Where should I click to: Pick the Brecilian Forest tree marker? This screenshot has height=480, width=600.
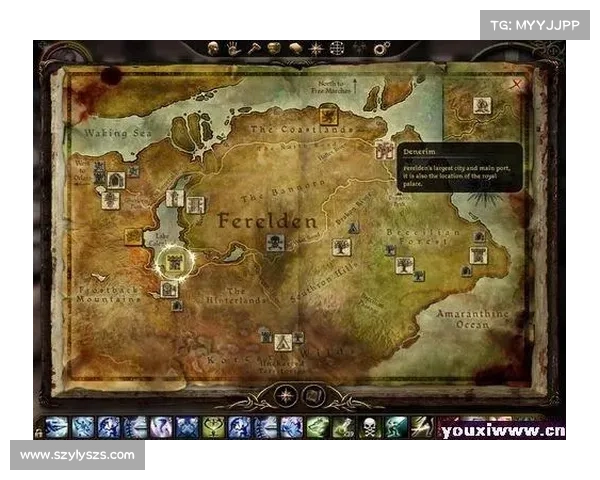[404, 265]
